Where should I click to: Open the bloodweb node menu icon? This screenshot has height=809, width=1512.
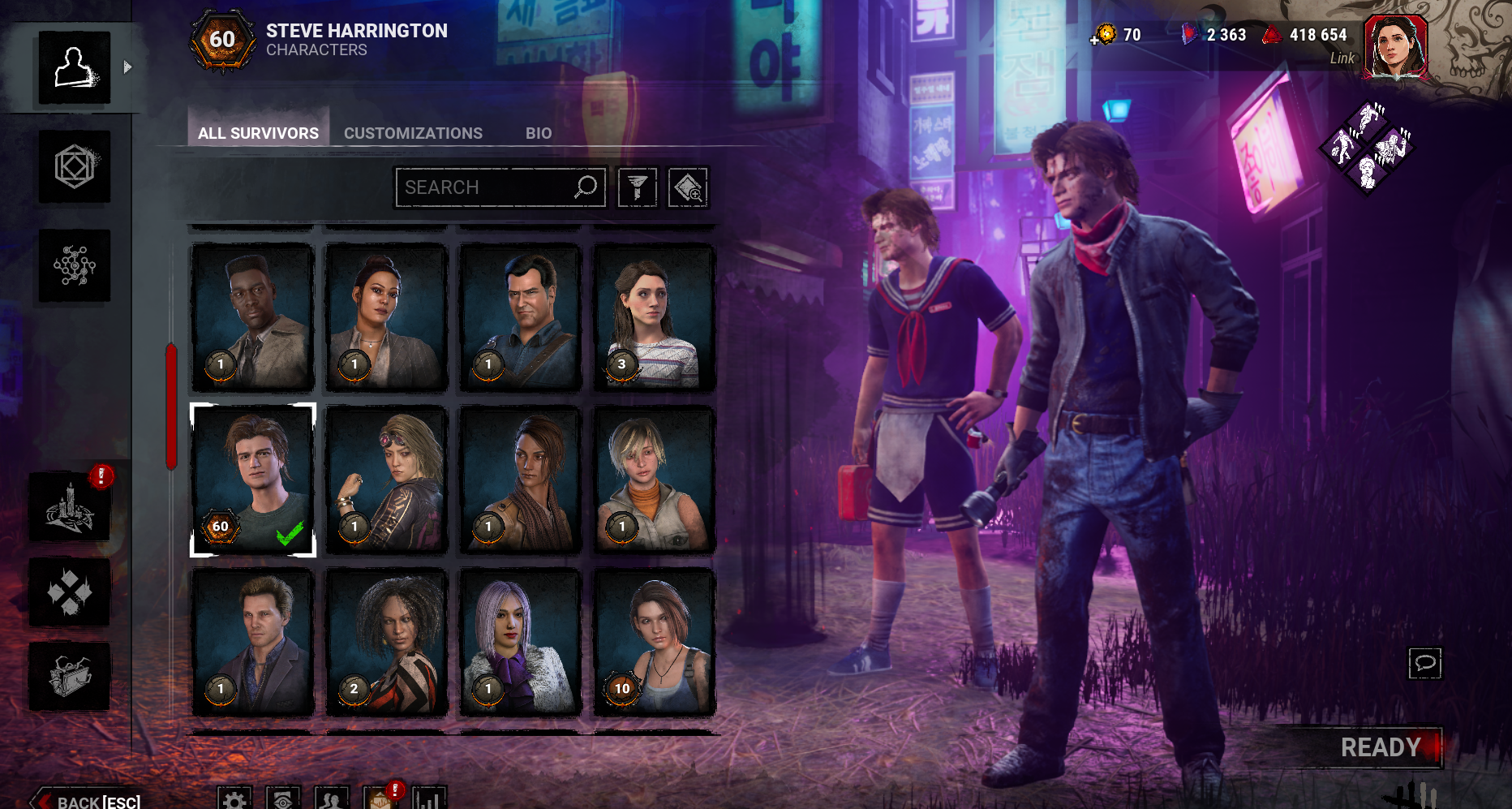click(x=75, y=265)
